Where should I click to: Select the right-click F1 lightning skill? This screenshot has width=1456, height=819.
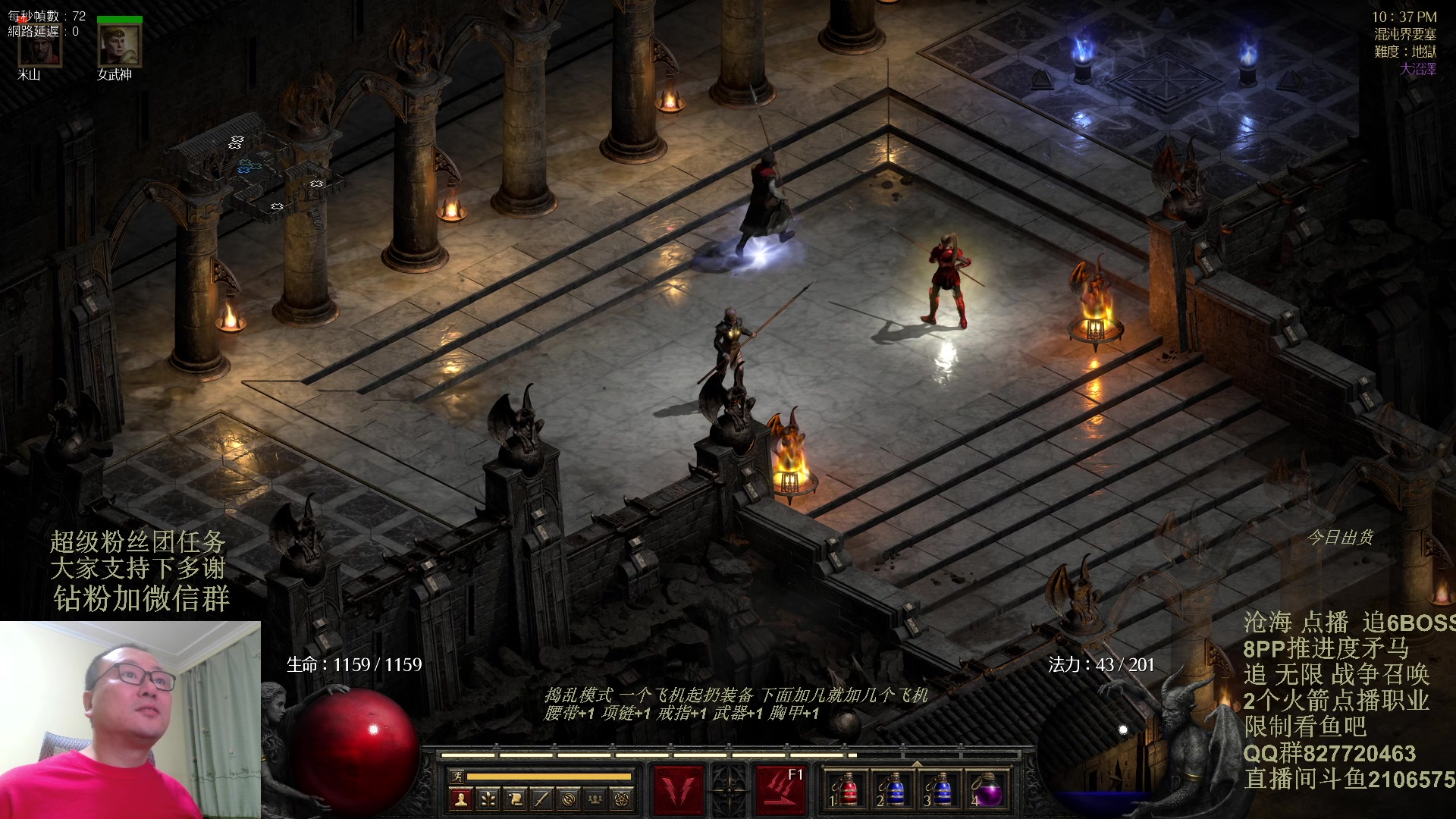coord(780,790)
